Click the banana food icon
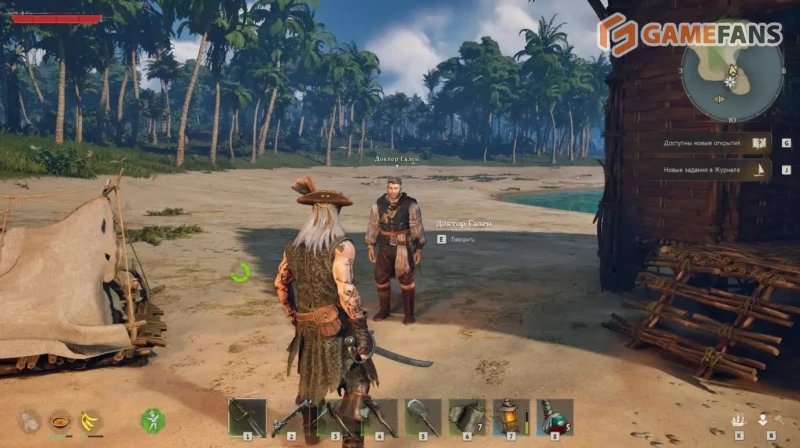 [90, 420]
